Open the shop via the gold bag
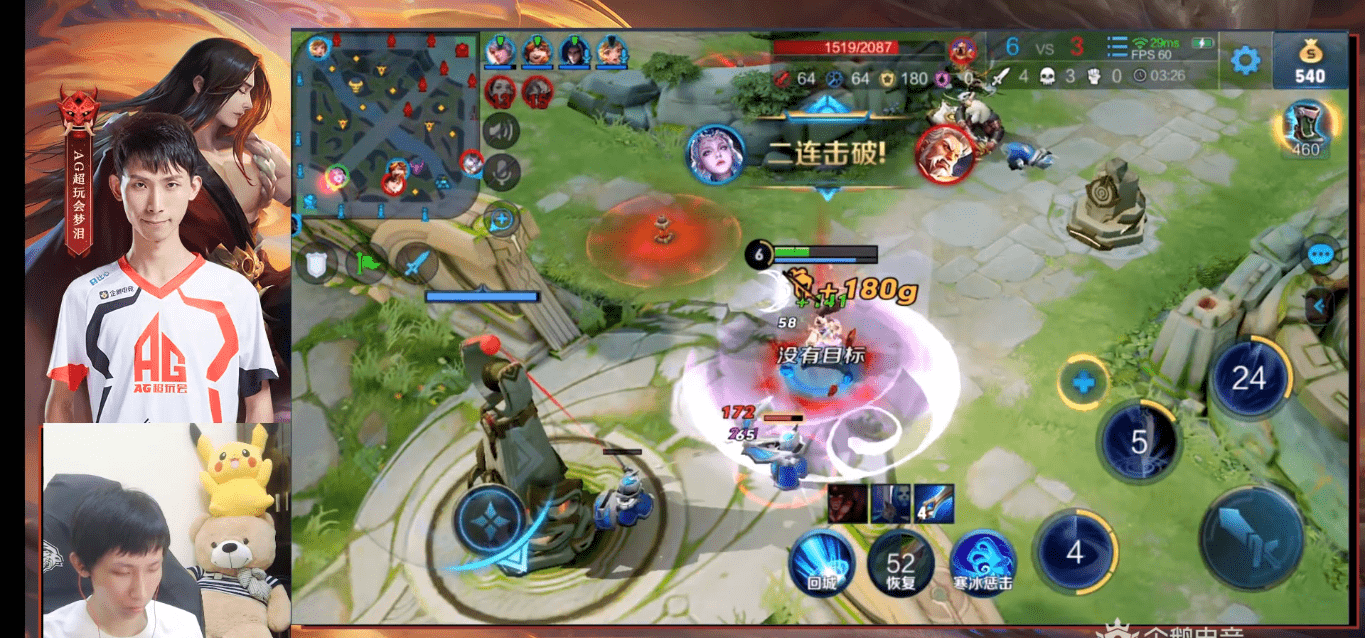1365x638 pixels. pyautogui.click(x=1309, y=60)
